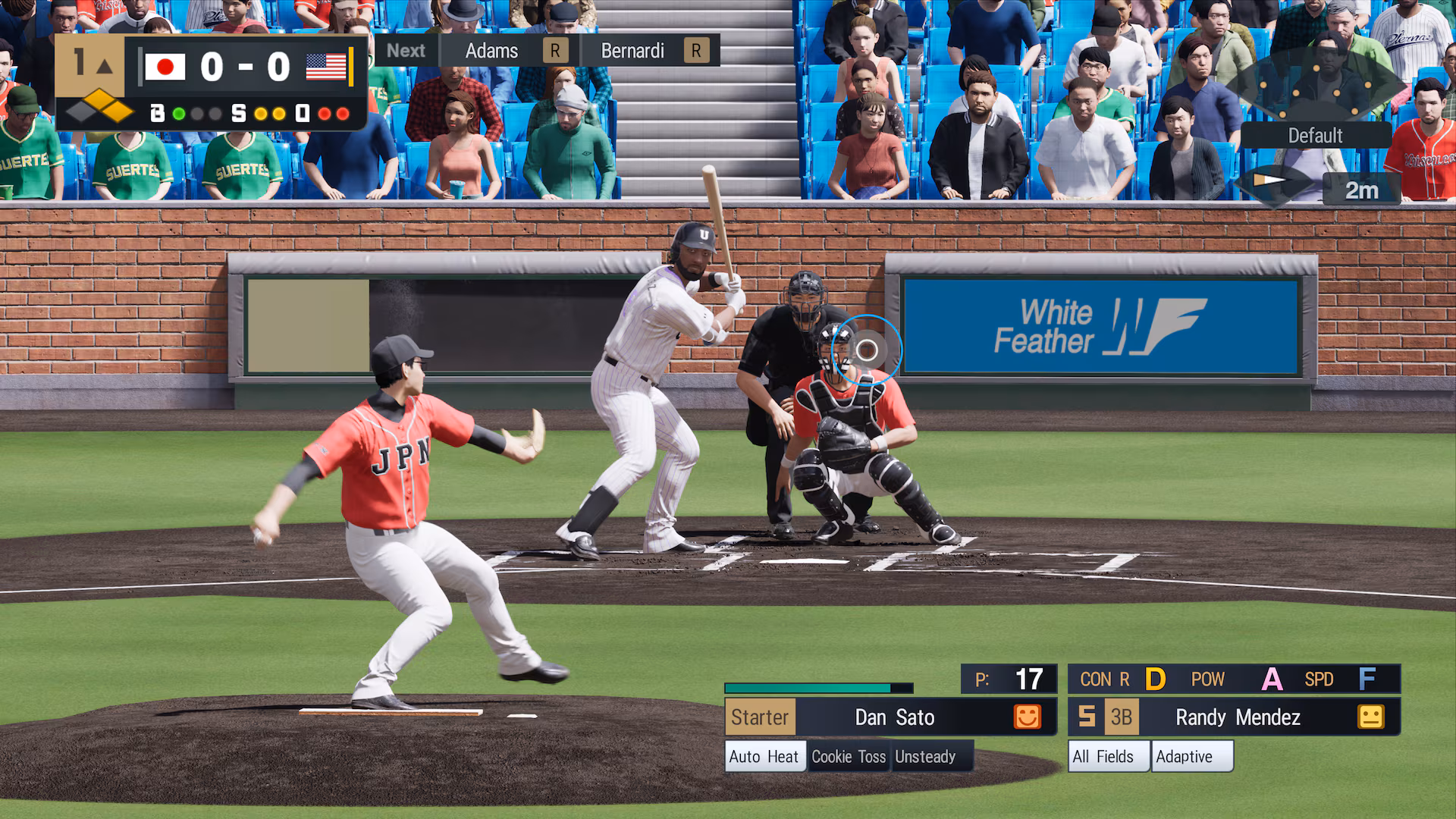
Task: Select the Cookie Toss trait tag
Action: [x=849, y=757]
